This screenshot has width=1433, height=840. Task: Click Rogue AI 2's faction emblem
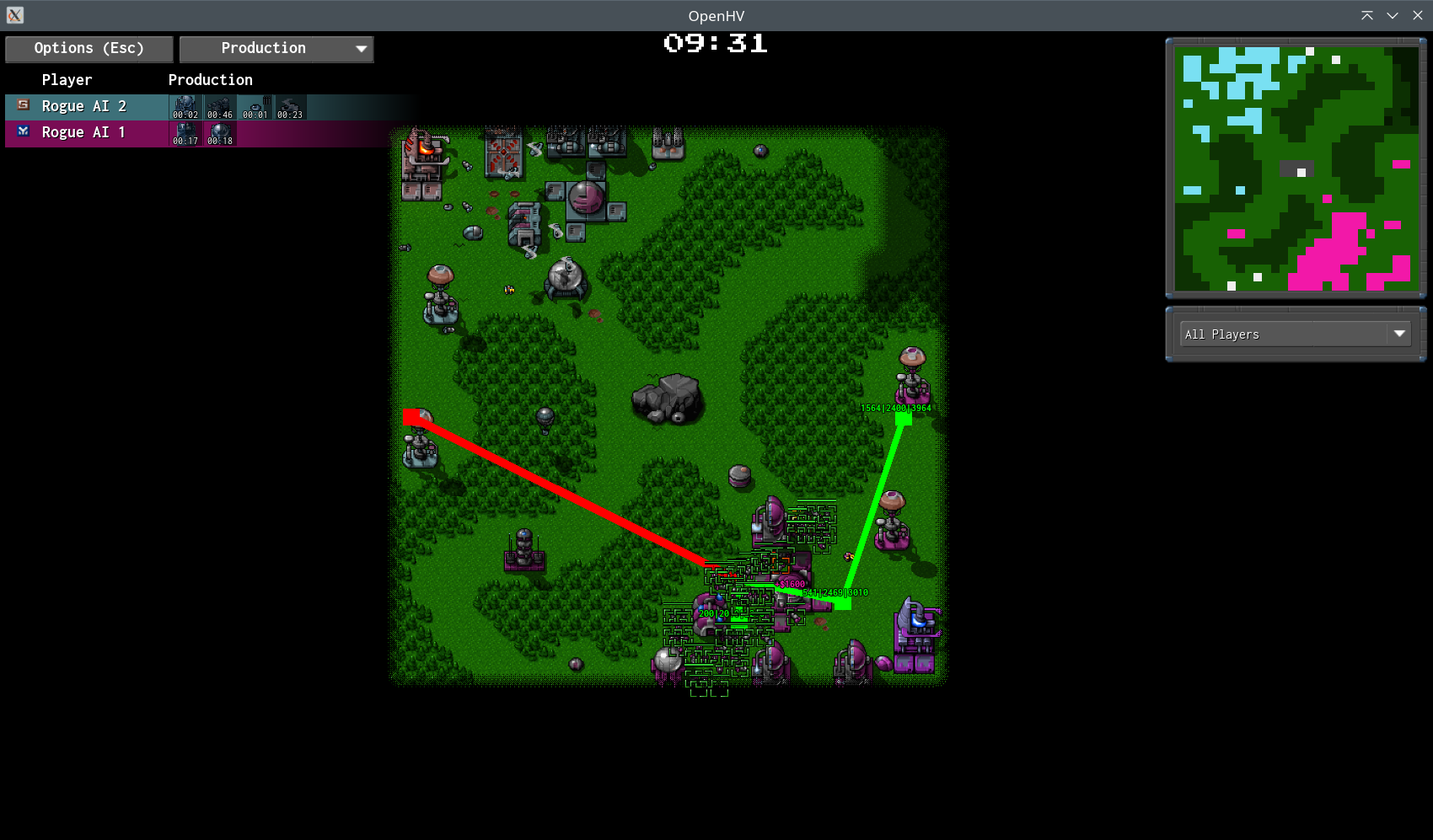(23, 106)
